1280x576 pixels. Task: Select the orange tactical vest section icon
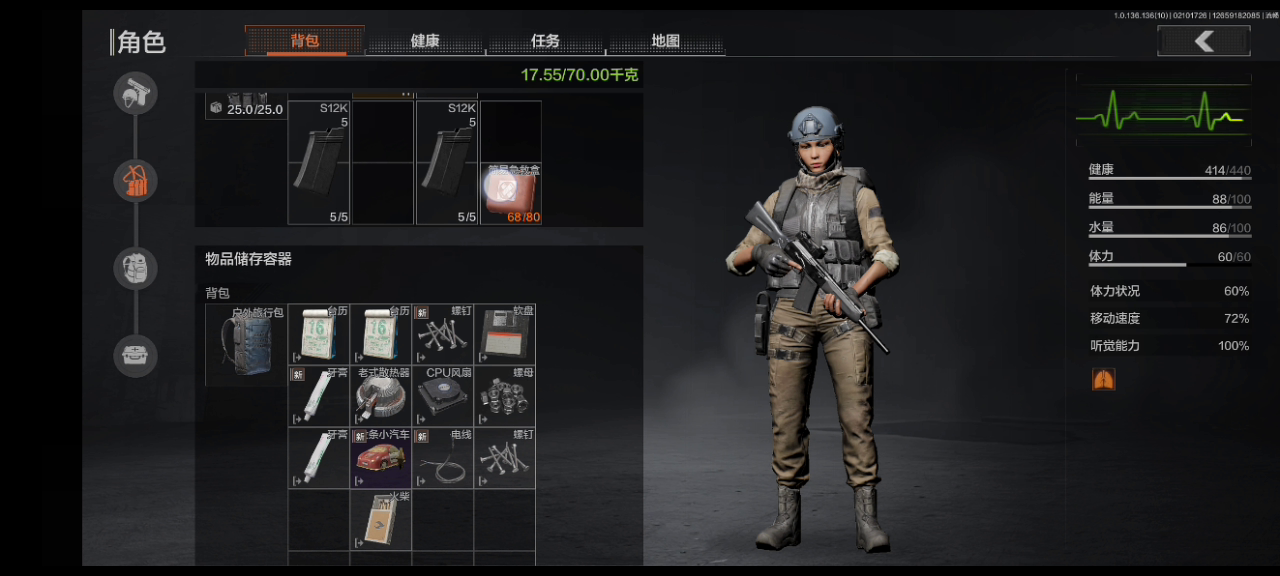[x=135, y=181]
